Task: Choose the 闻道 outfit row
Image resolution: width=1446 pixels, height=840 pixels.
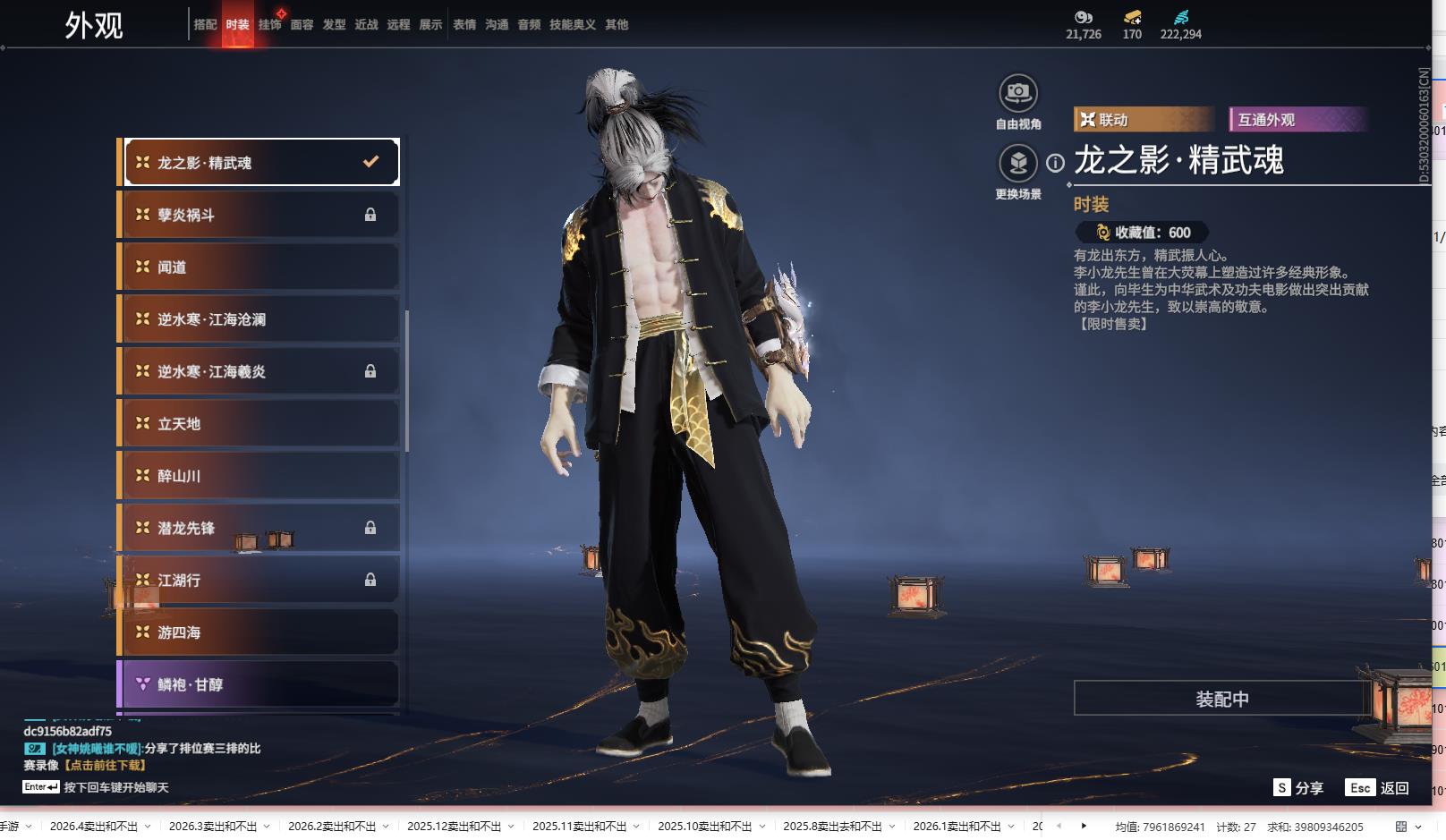Action: click(x=259, y=267)
